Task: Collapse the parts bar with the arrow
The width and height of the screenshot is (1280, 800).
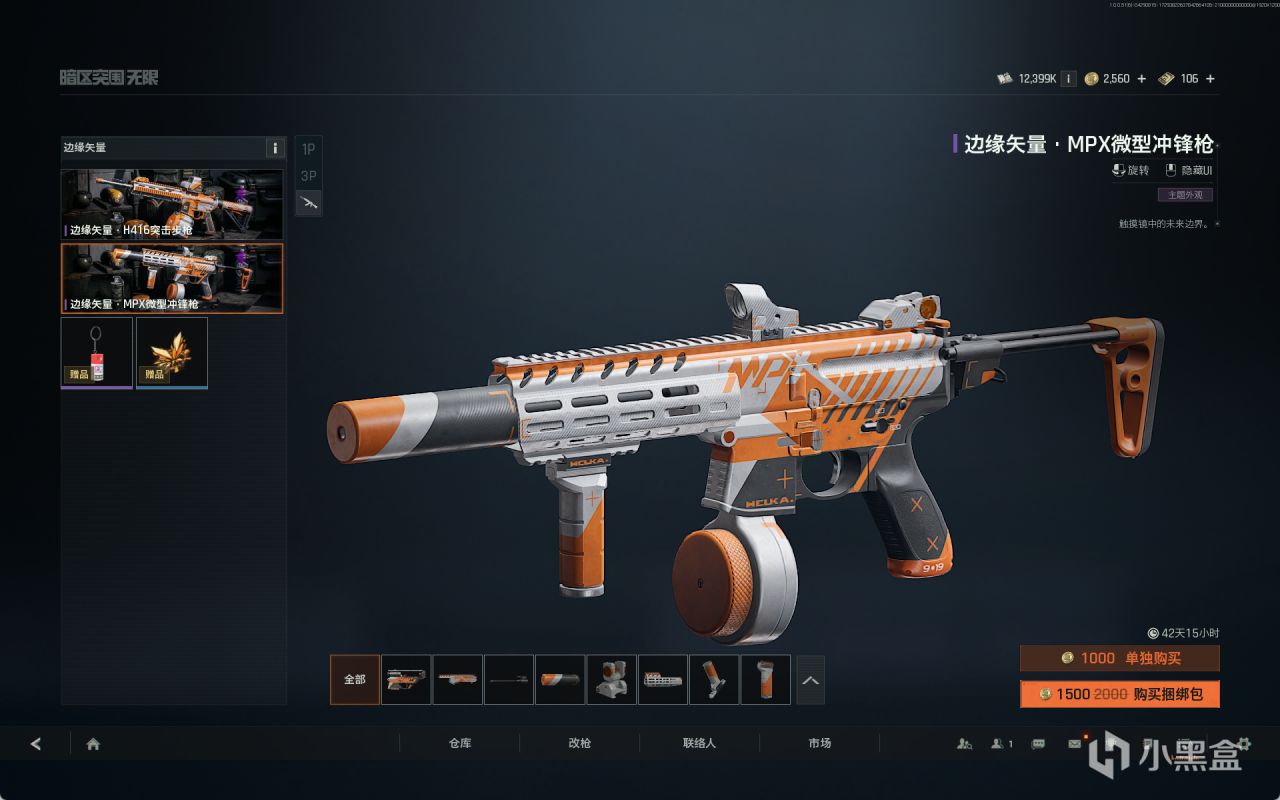Action: [x=810, y=680]
